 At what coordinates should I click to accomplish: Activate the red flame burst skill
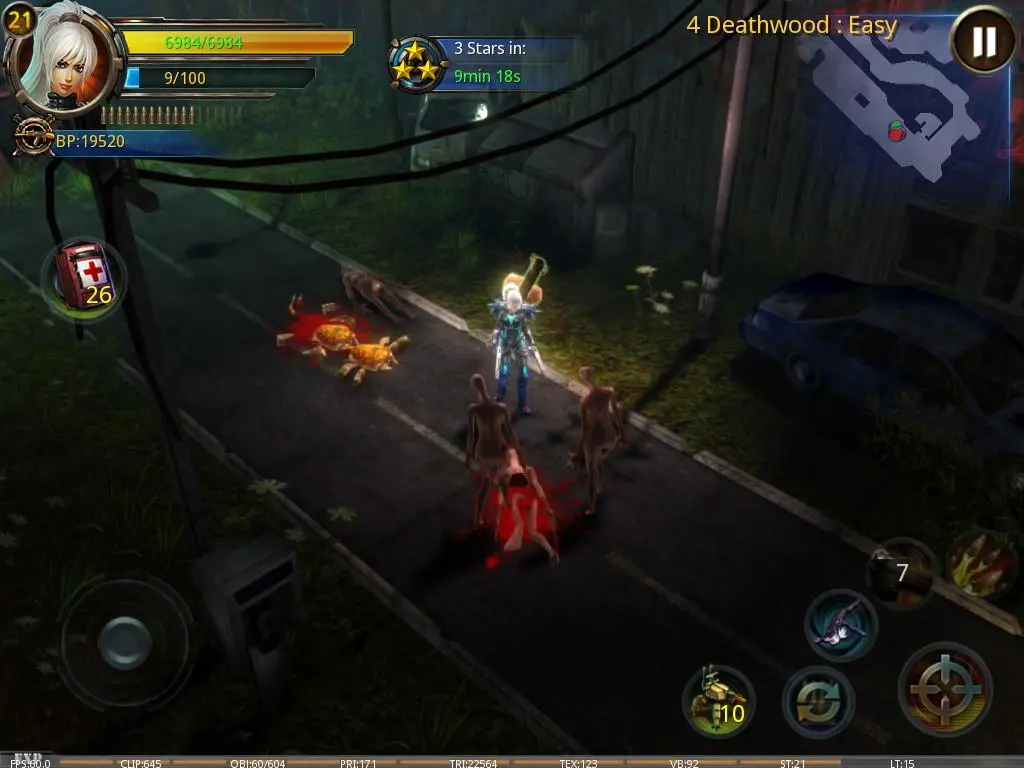[x=981, y=563]
